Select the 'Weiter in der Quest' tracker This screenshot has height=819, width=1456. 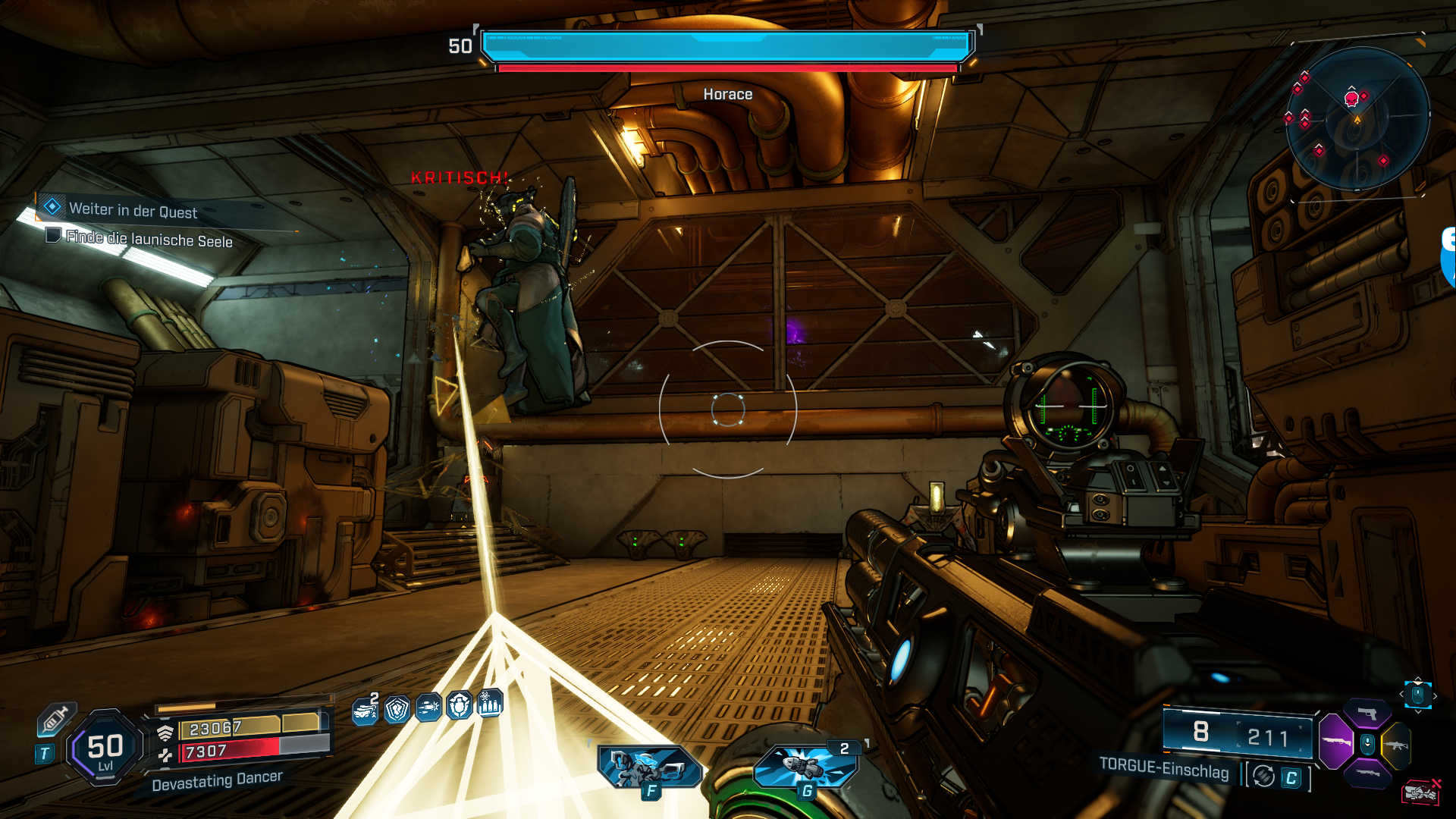point(133,210)
